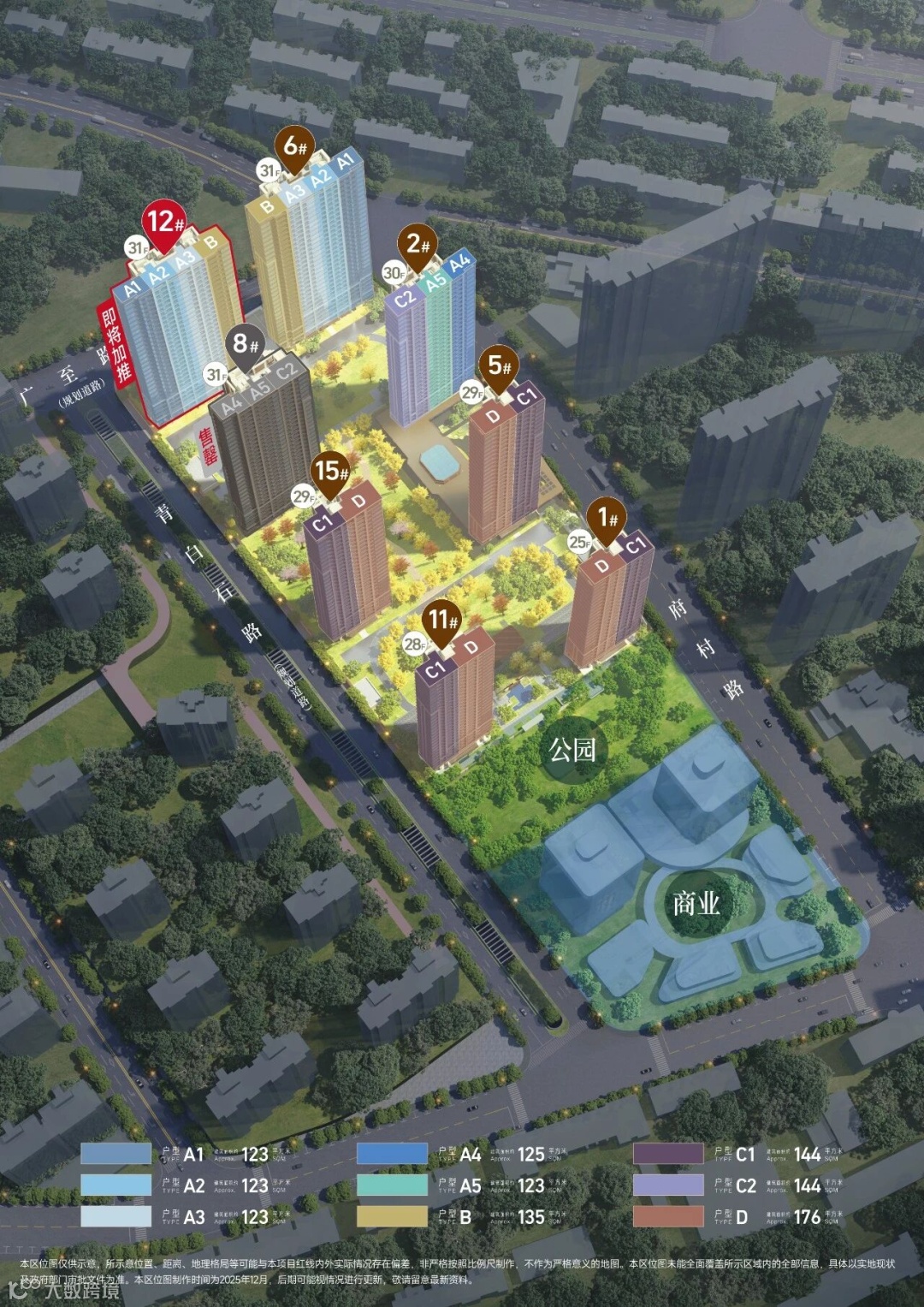This screenshot has height=1307, width=924.
Task: Click the A4 unit type legend swatch
Action: pos(392,1154)
